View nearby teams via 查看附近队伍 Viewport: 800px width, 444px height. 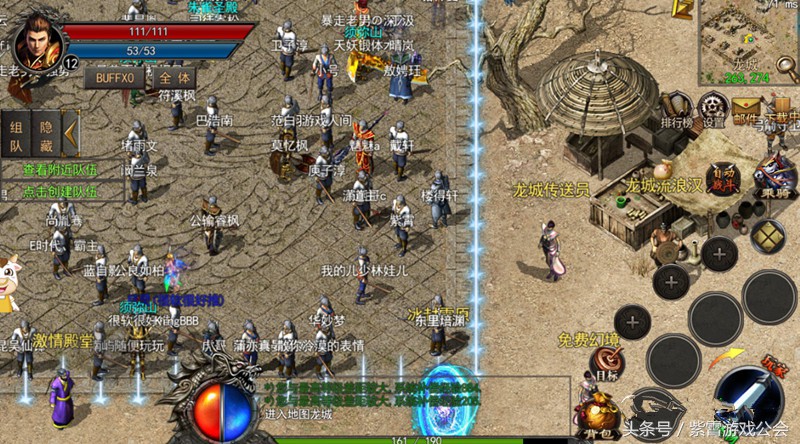pos(61,170)
